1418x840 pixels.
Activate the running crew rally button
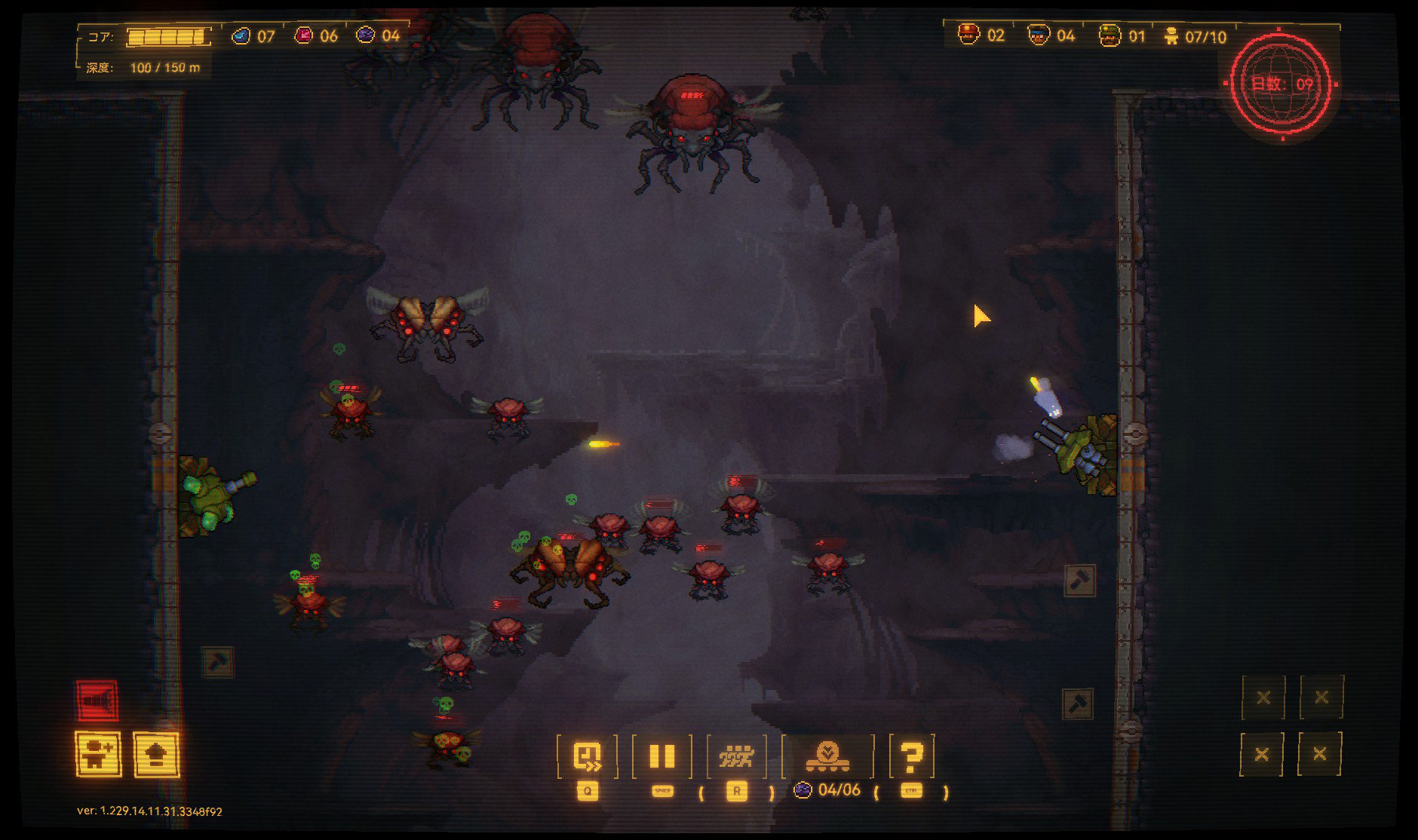click(x=736, y=756)
